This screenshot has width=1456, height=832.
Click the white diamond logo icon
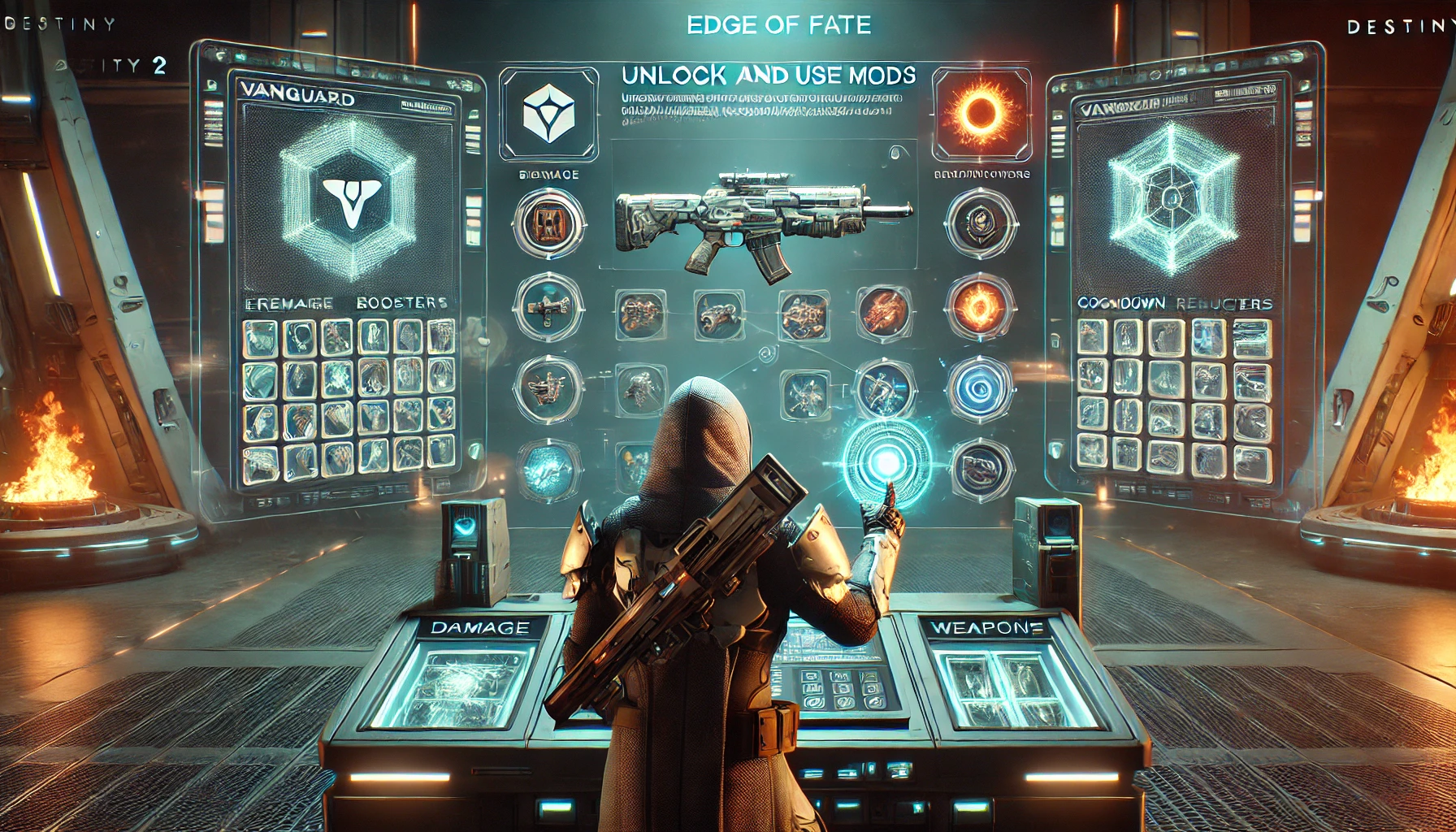(x=548, y=112)
